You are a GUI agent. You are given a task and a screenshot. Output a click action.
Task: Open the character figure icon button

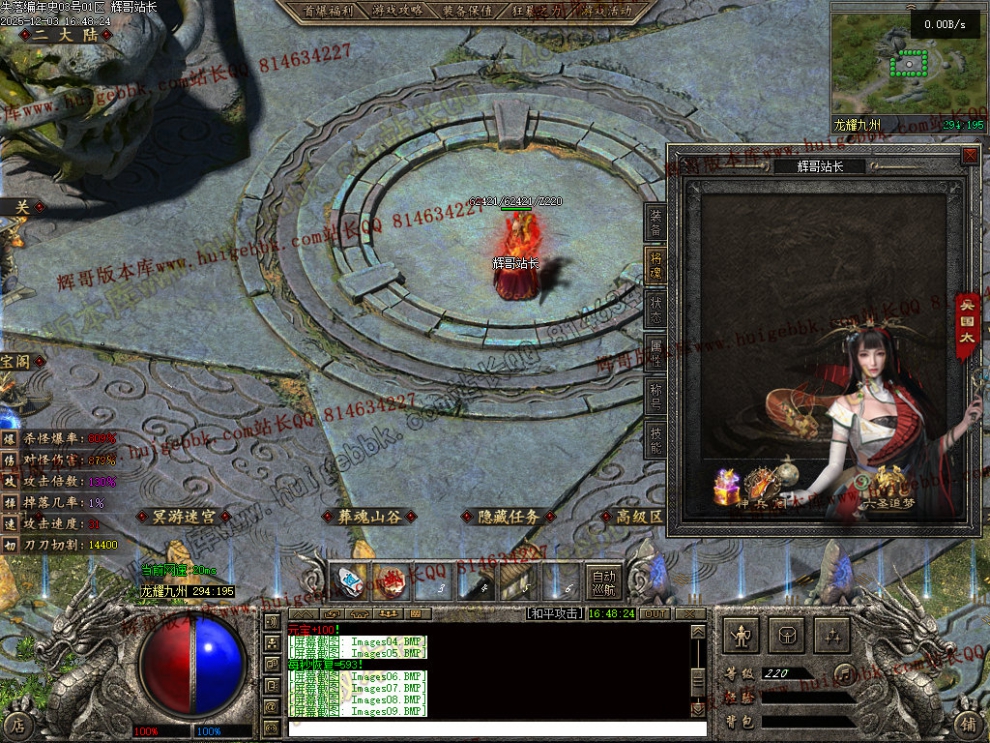click(x=741, y=634)
